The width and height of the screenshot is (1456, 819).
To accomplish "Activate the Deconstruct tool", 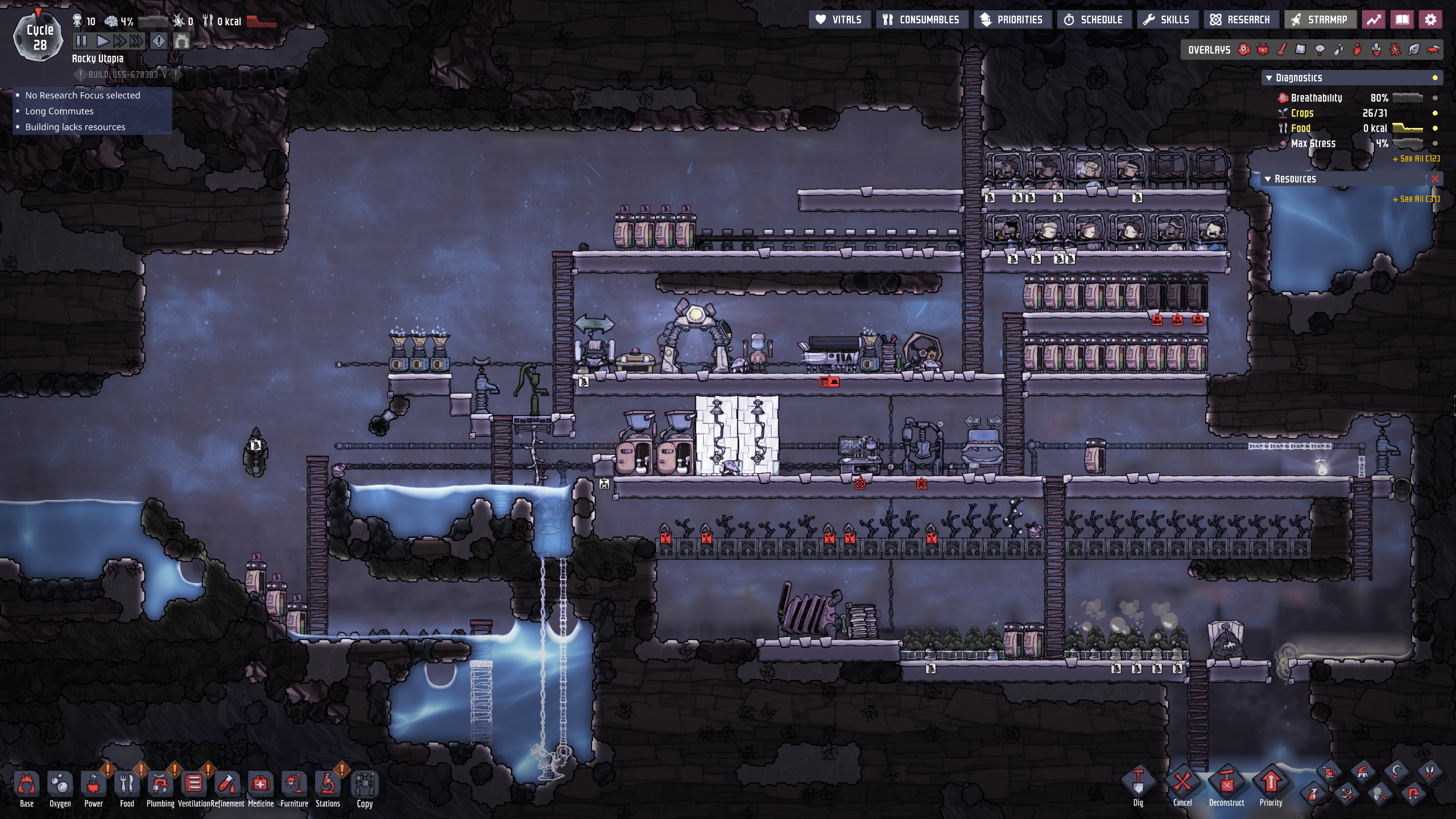I will point(1226,785).
